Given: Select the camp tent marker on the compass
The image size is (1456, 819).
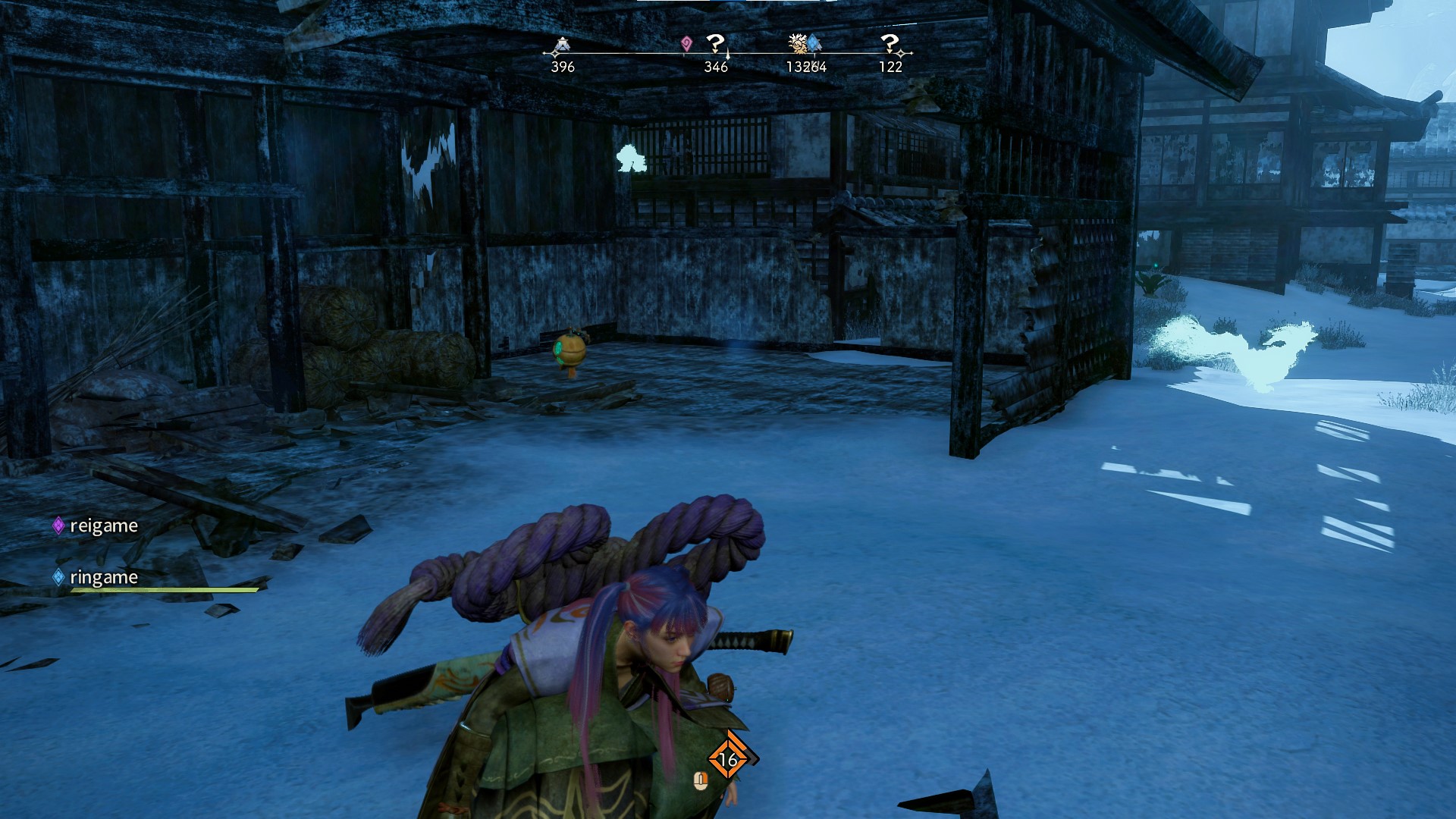Looking at the screenshot, I should [x=561, y=46].
